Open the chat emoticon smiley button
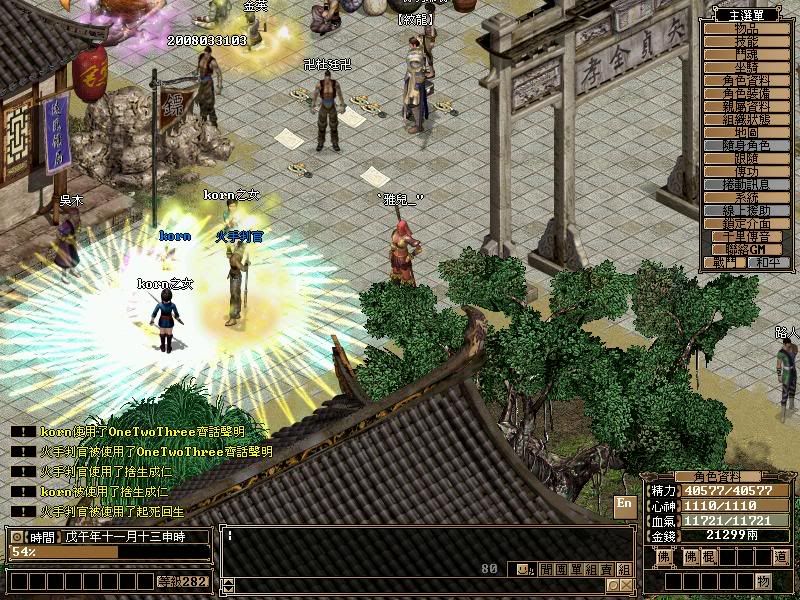 524,569
